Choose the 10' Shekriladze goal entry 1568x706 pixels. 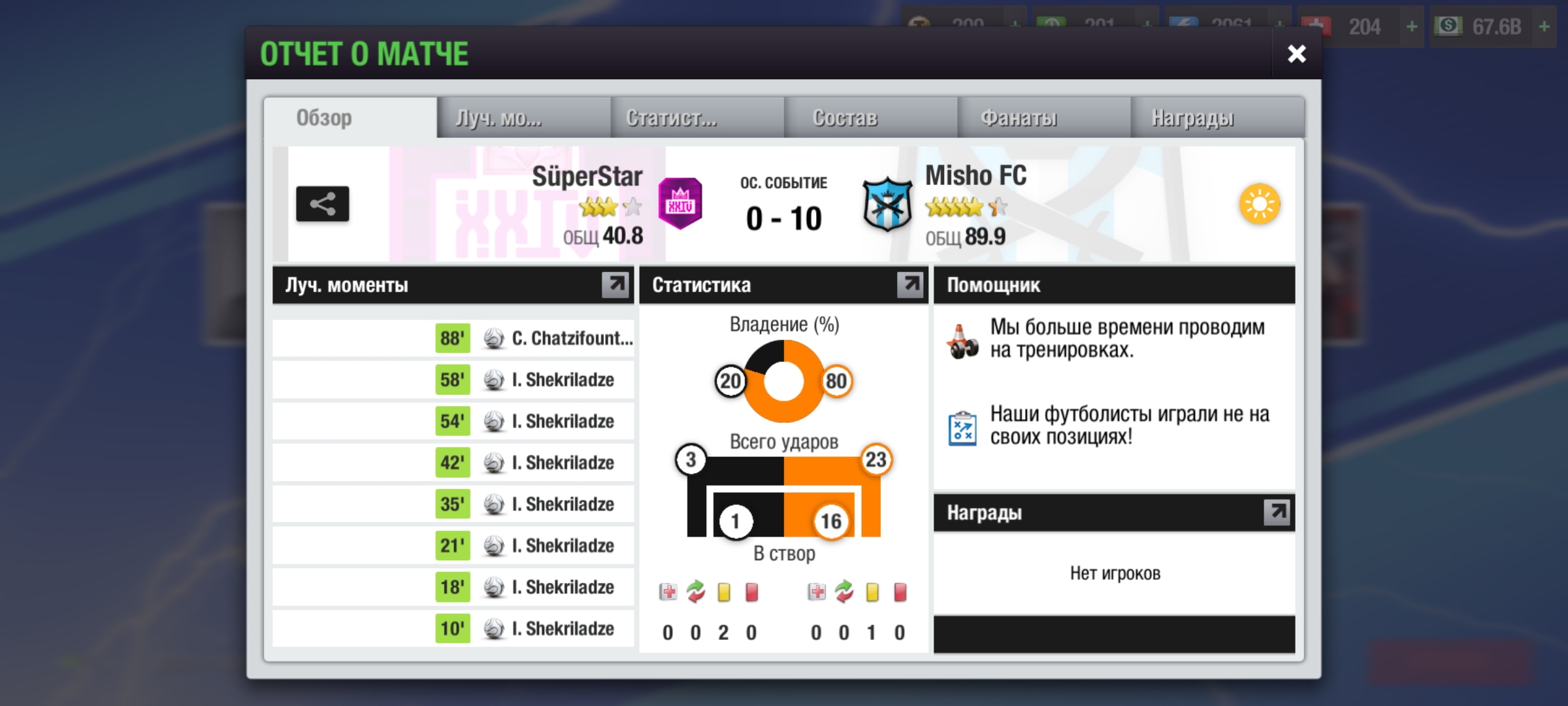pyautogui.click(x=536, y=629)
